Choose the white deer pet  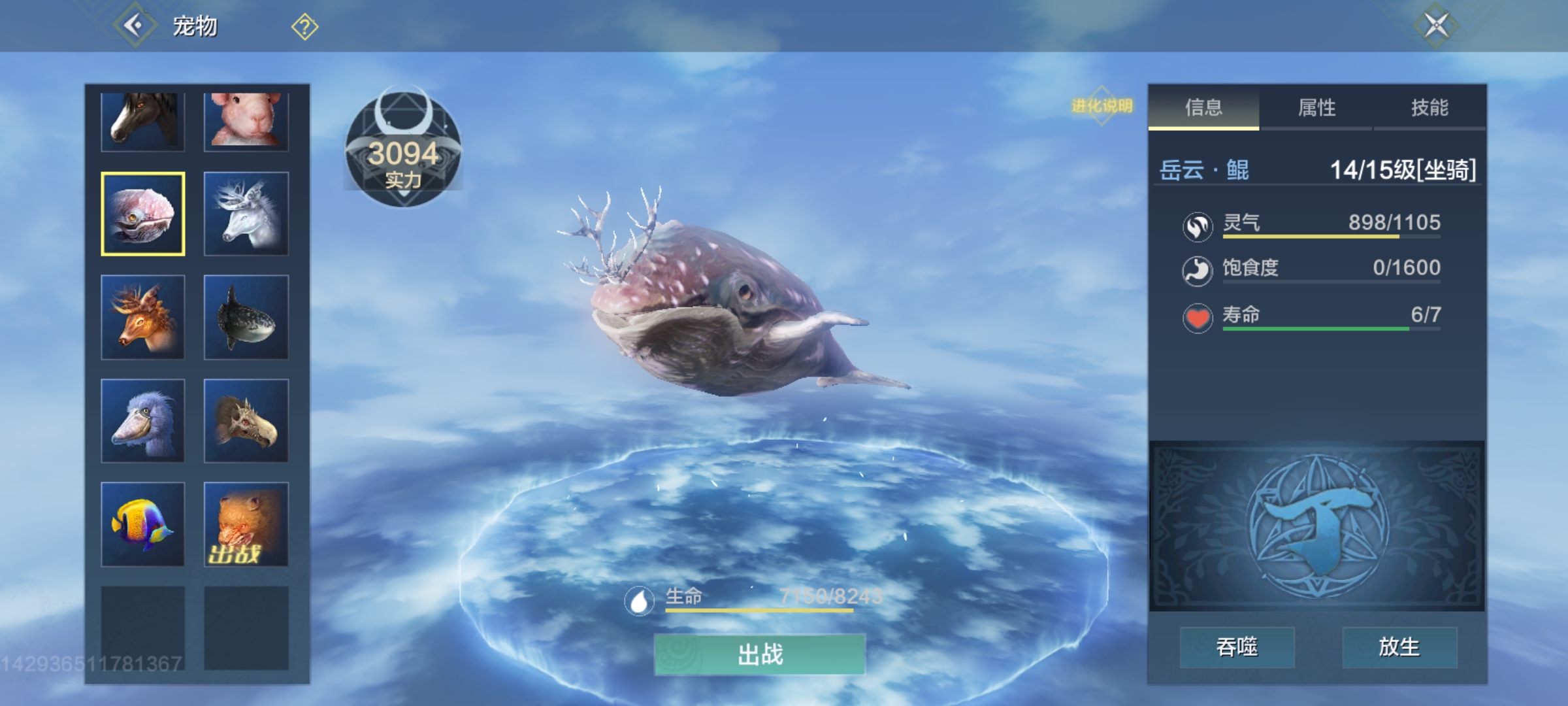coord(246,214)
